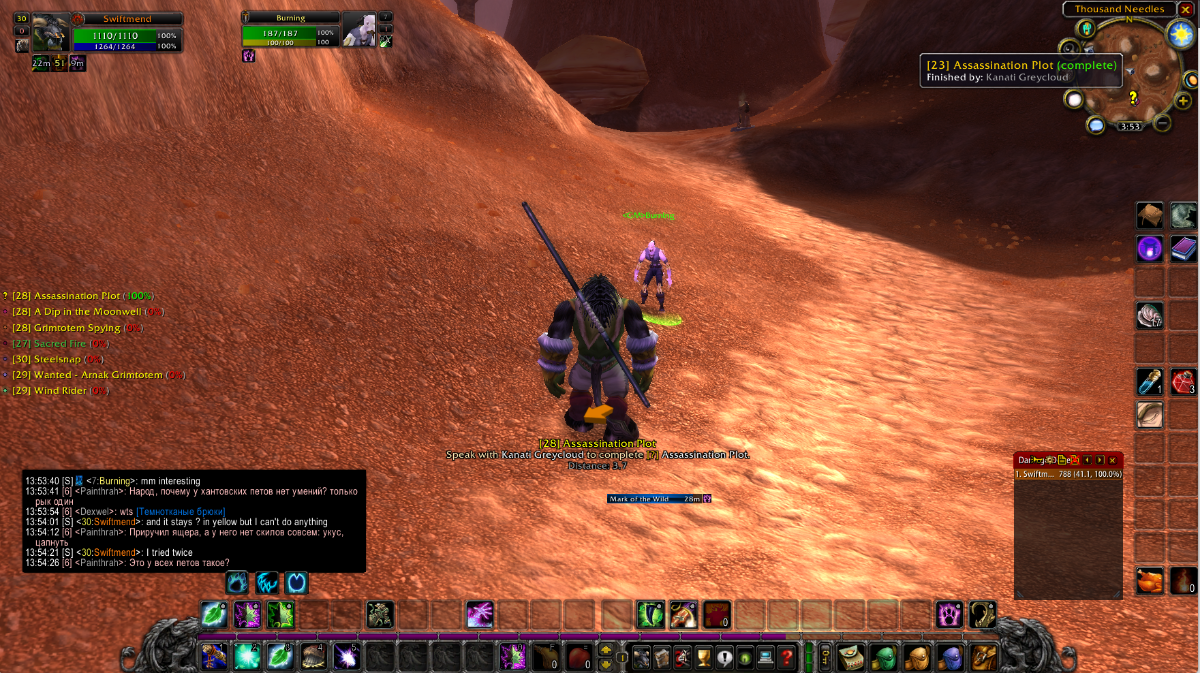Activate the purple paw ability on action bar
The image size is (1200, 673).
coord(949,614)
